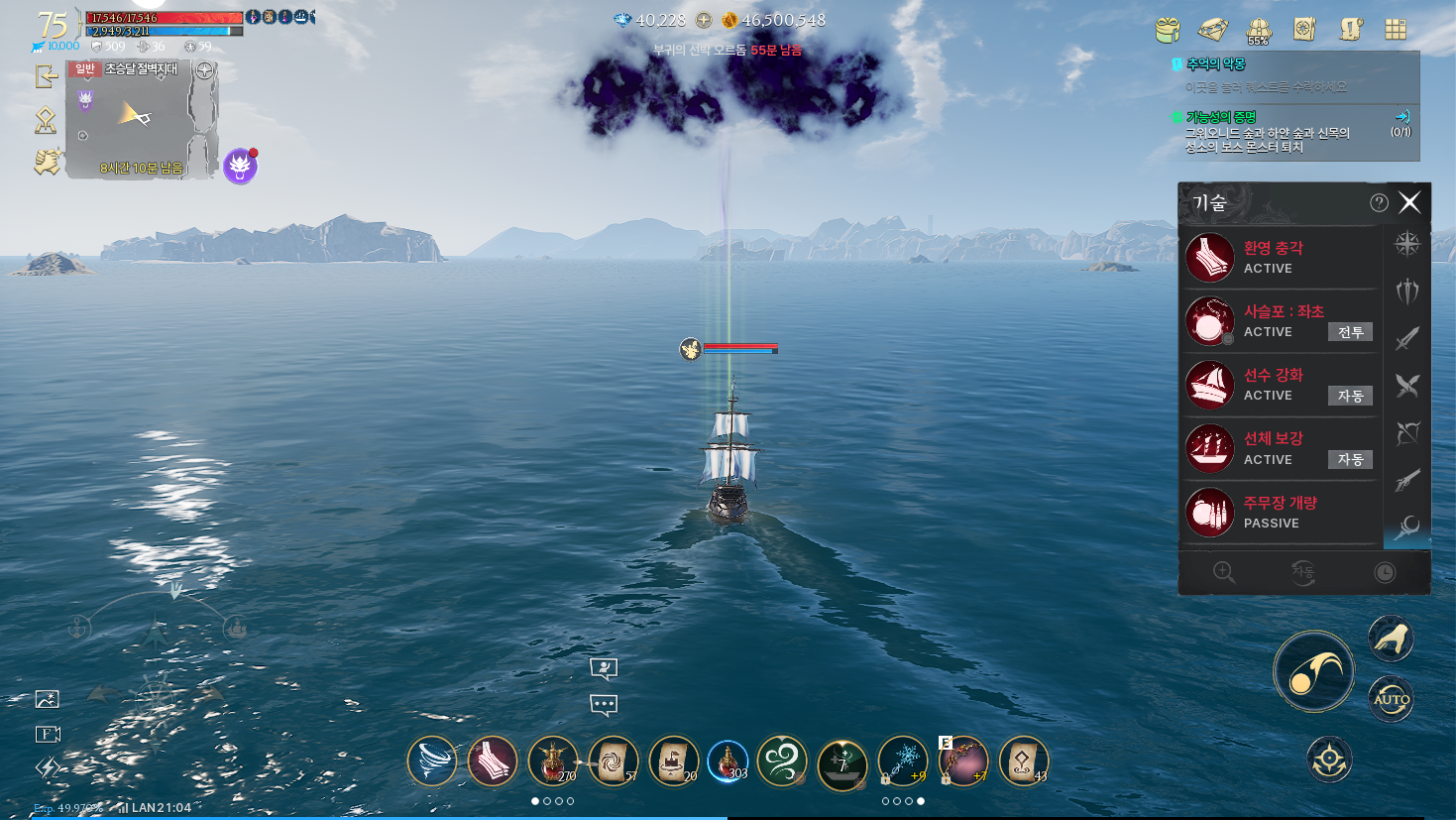Open the gift box menu icon

pyautogui.click(x=1168, y=30)
